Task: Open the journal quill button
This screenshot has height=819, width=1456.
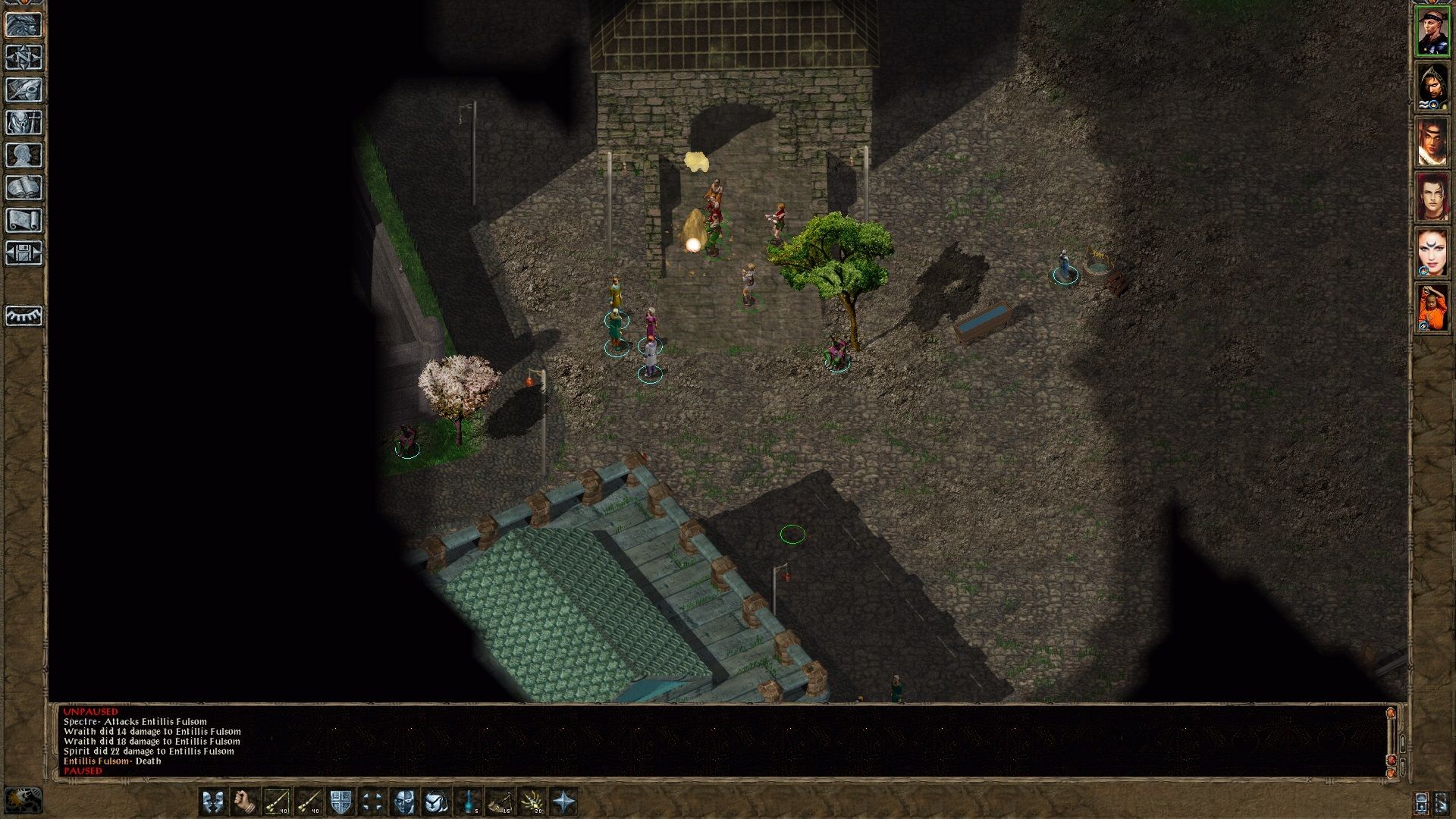Action: click(x=24, y=90)
